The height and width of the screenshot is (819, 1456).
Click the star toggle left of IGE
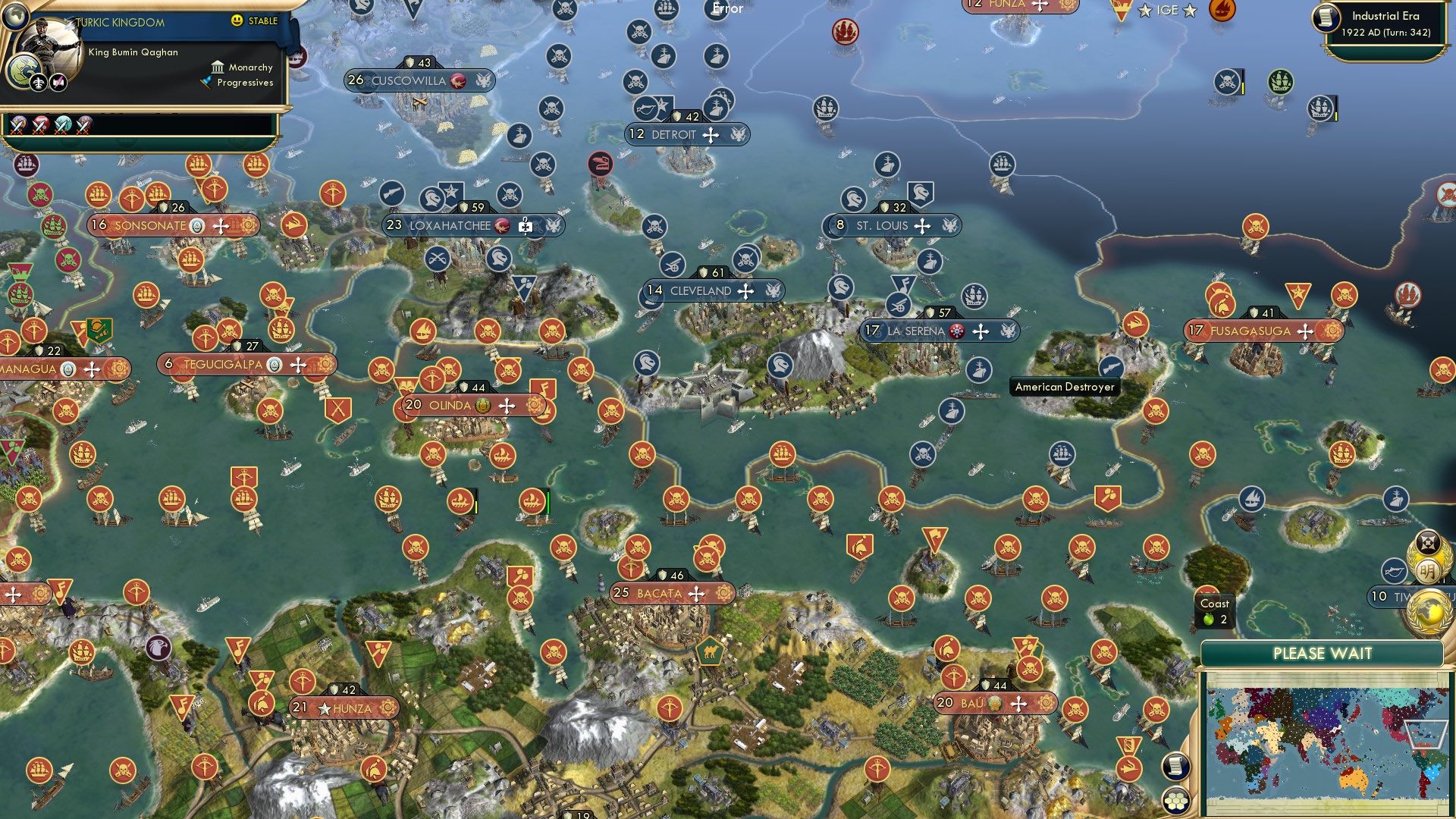(1145, 11)
